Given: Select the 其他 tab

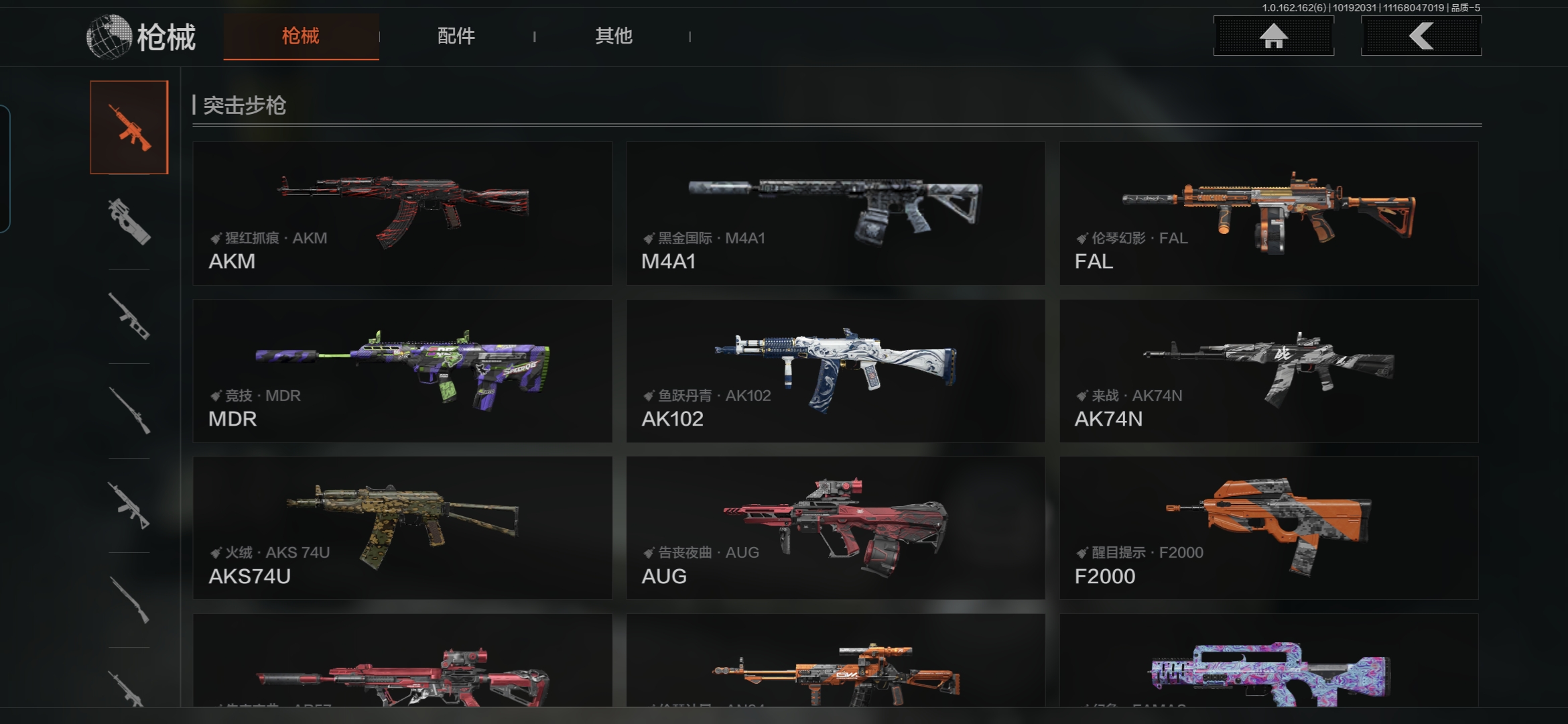Looking at the screenshot, I should [x=613, y=36].
